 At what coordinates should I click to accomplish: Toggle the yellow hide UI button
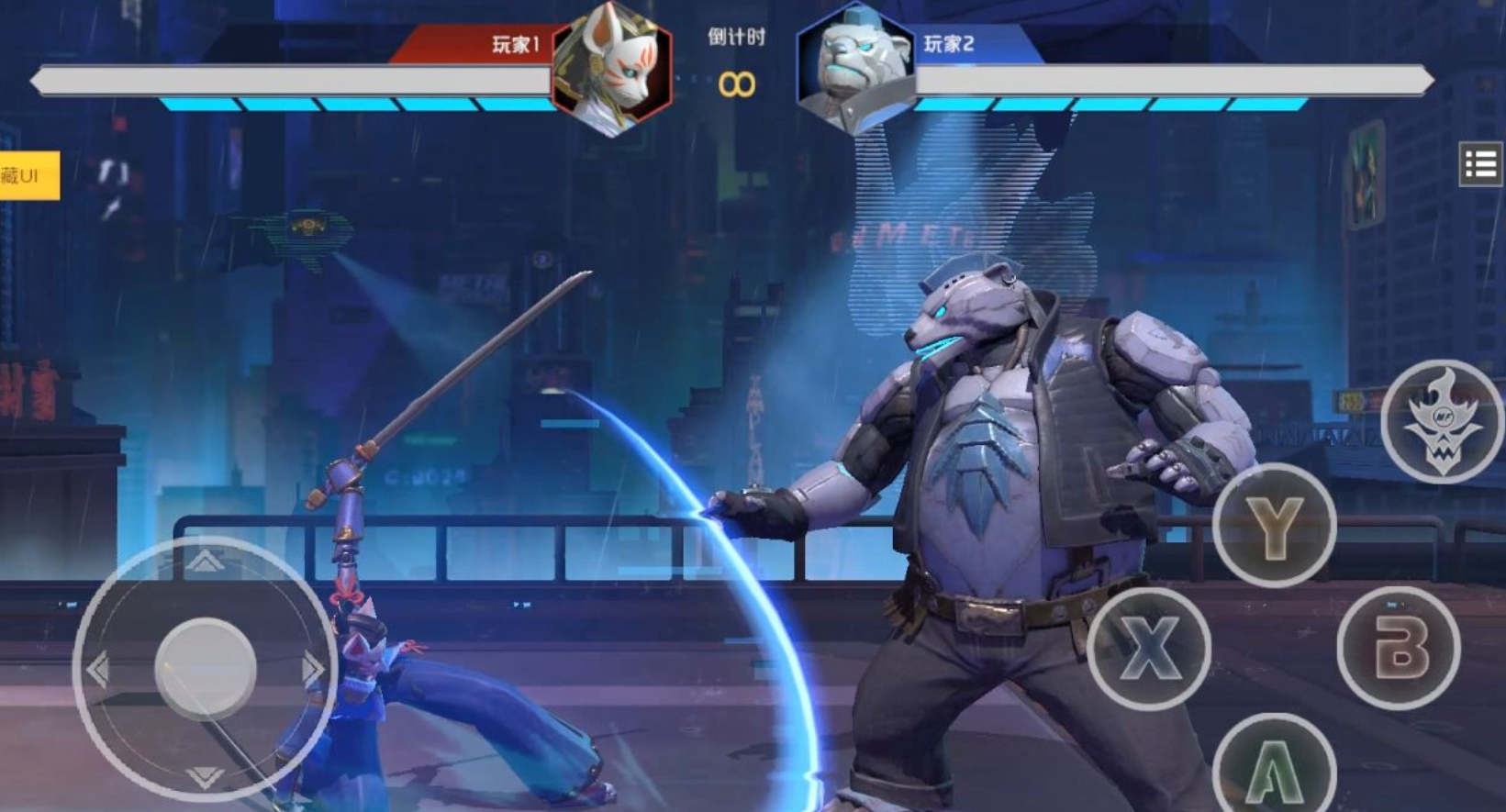click(x=28, y=175)
